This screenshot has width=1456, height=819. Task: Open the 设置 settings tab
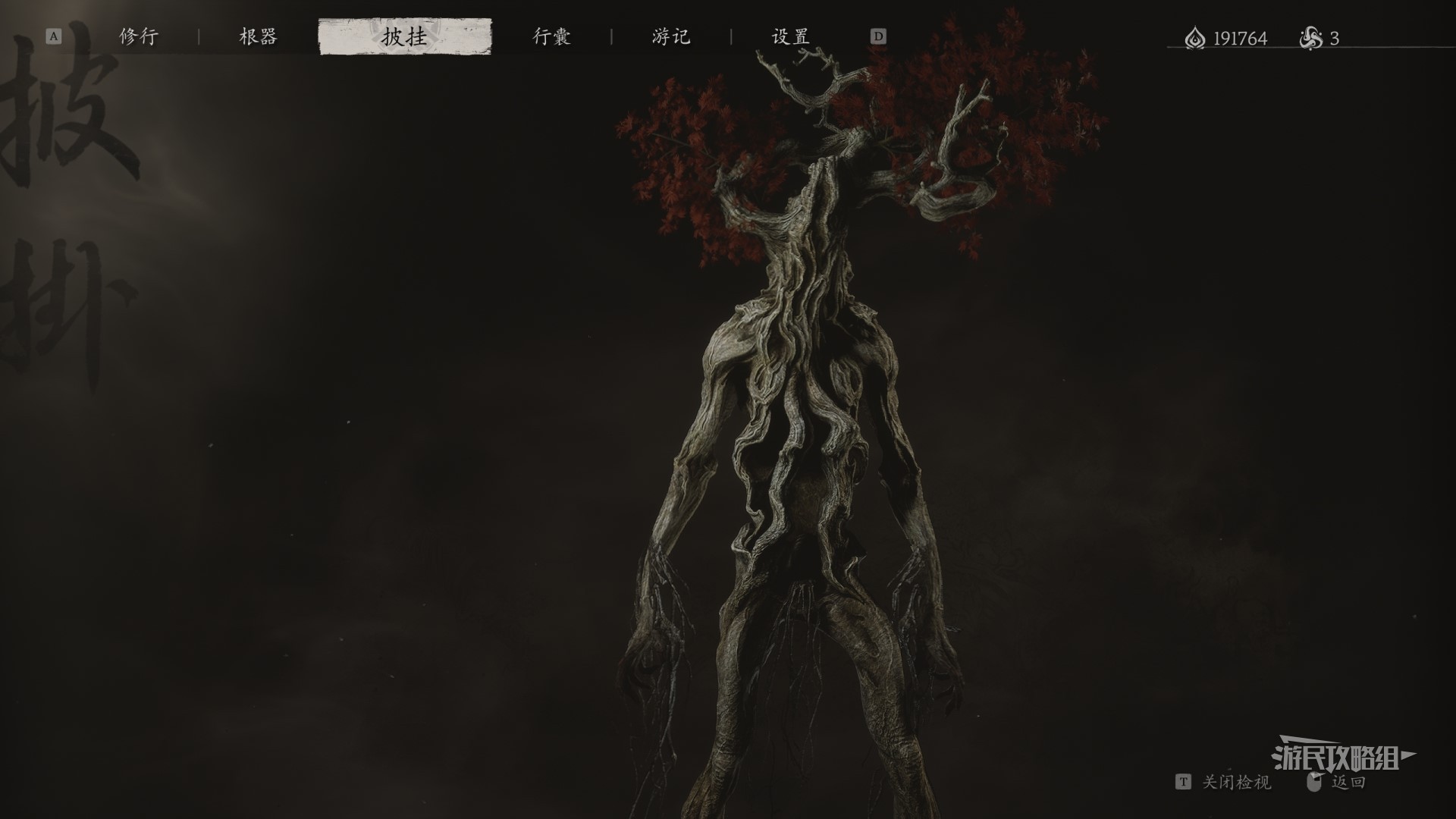coord(790,36)
